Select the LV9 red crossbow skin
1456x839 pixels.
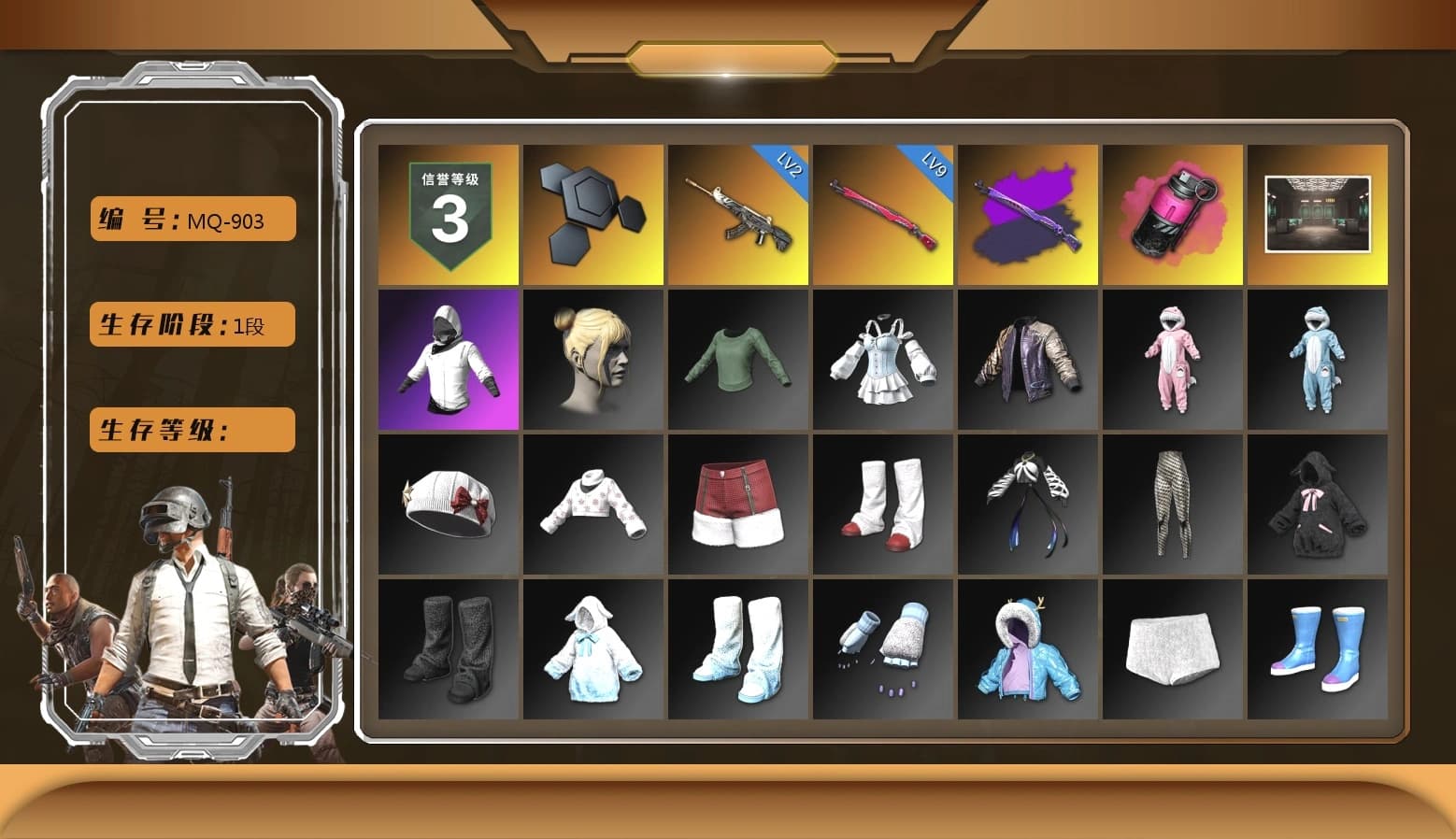(x=882, y=215)
